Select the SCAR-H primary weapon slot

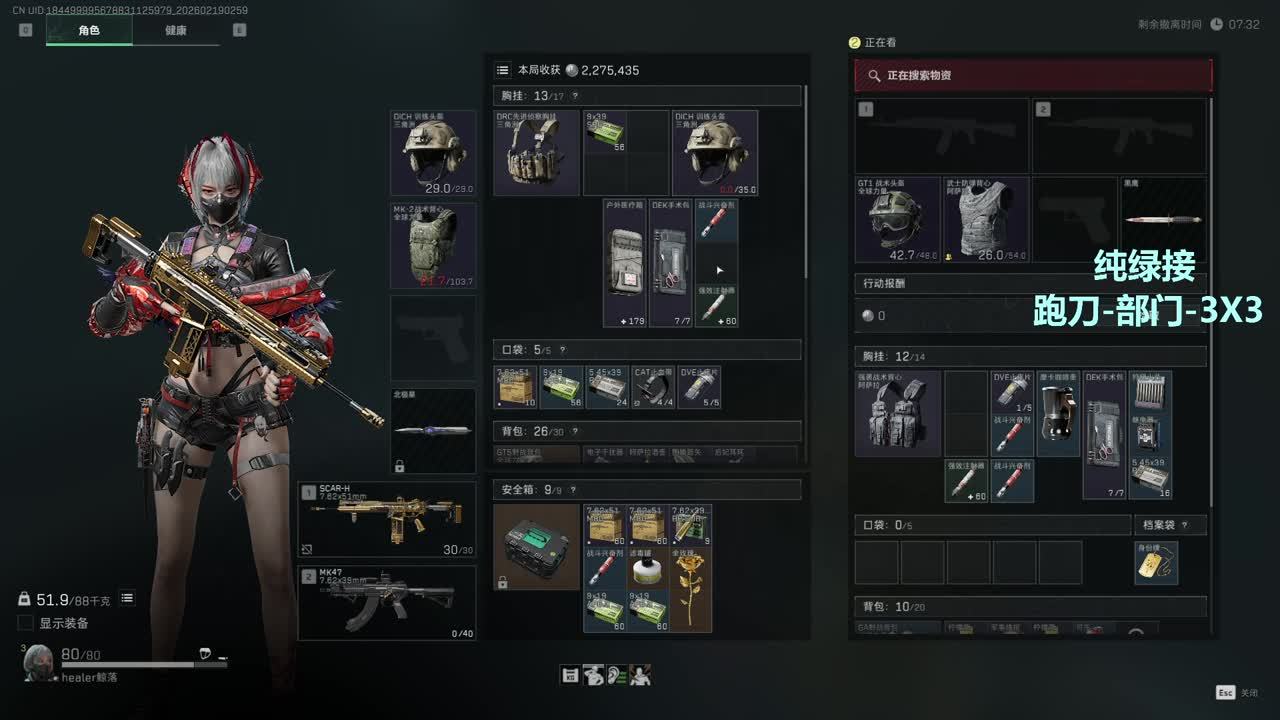coord(388,519)
